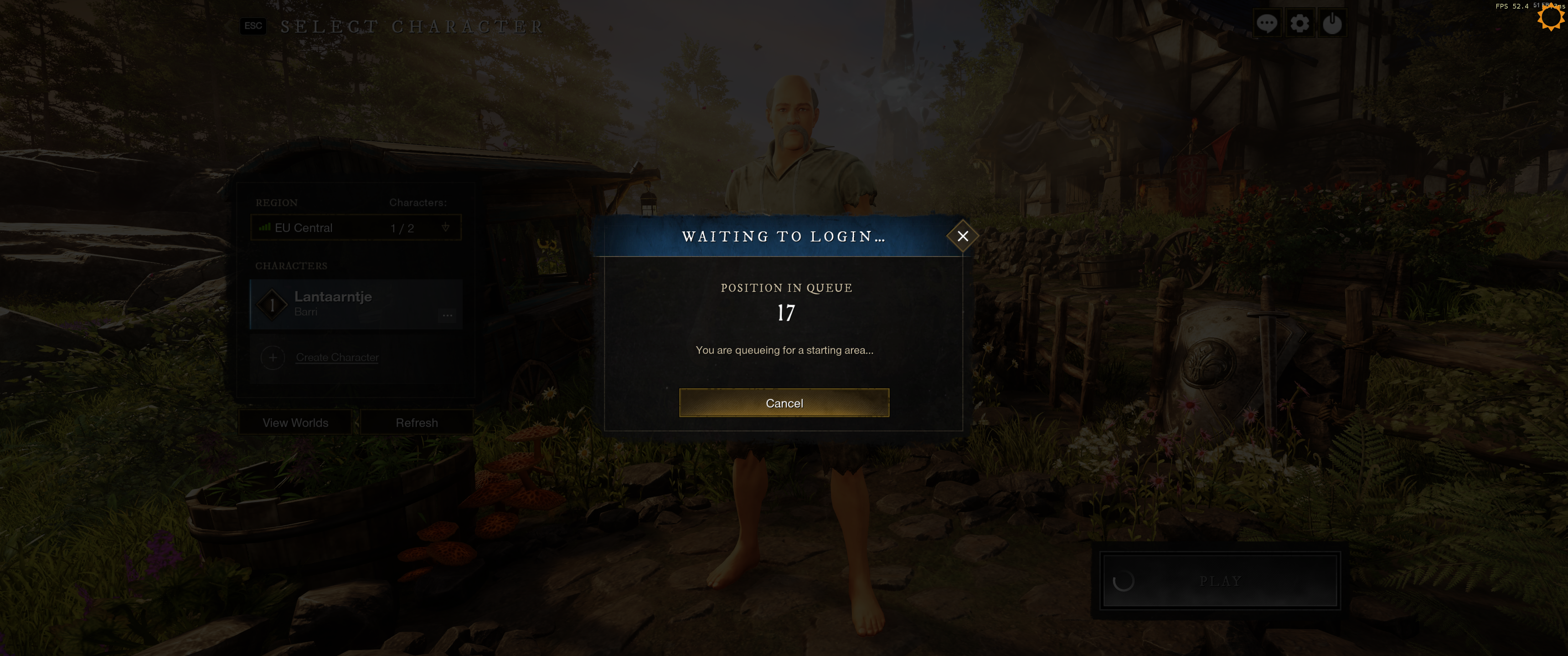Open the EU Central region dropdown
The width and height of the screenshot is (1568, 656).
[x=356, y=228]
